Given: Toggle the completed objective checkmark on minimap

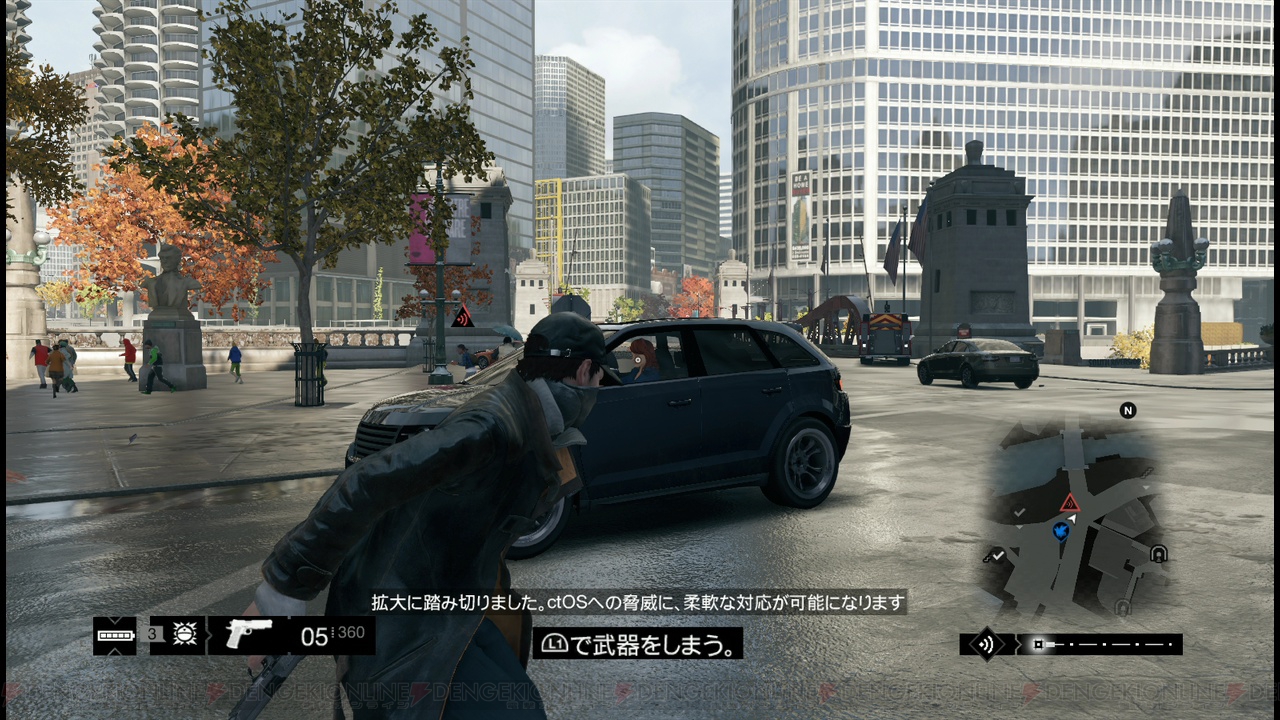Looking at the screenshot, I should 997,555.
